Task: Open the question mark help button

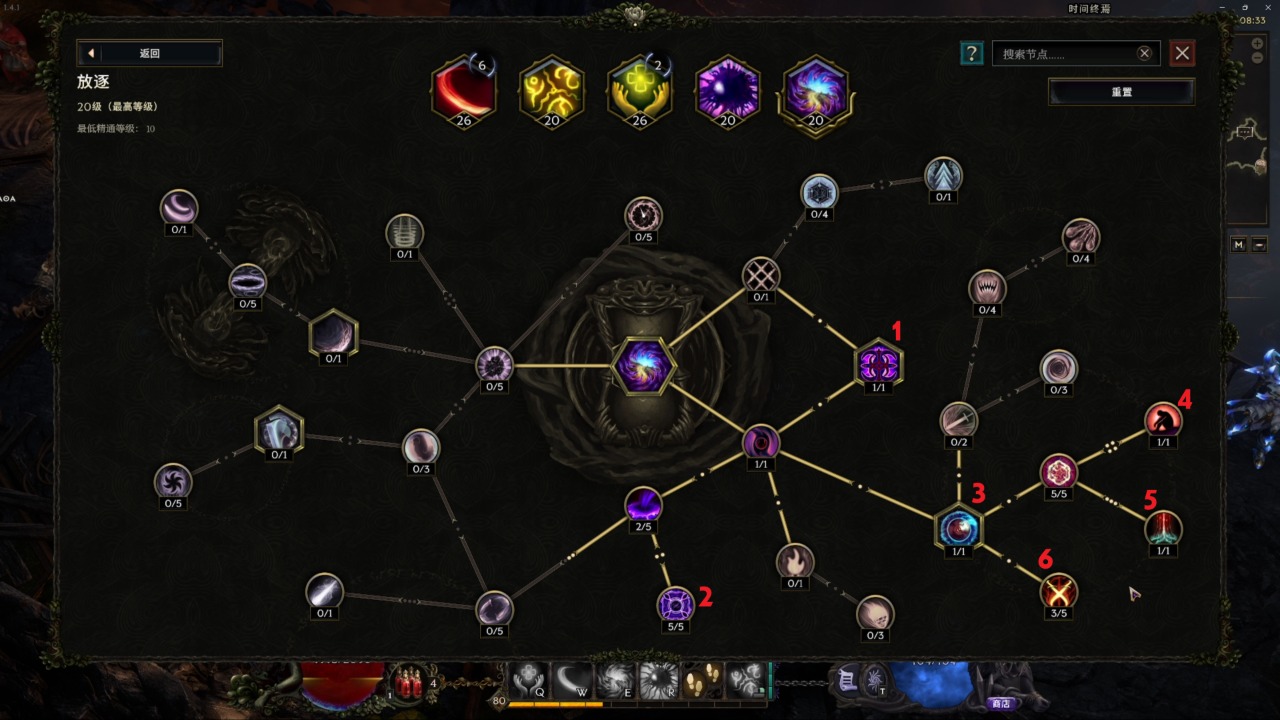Action: (970, 54)
